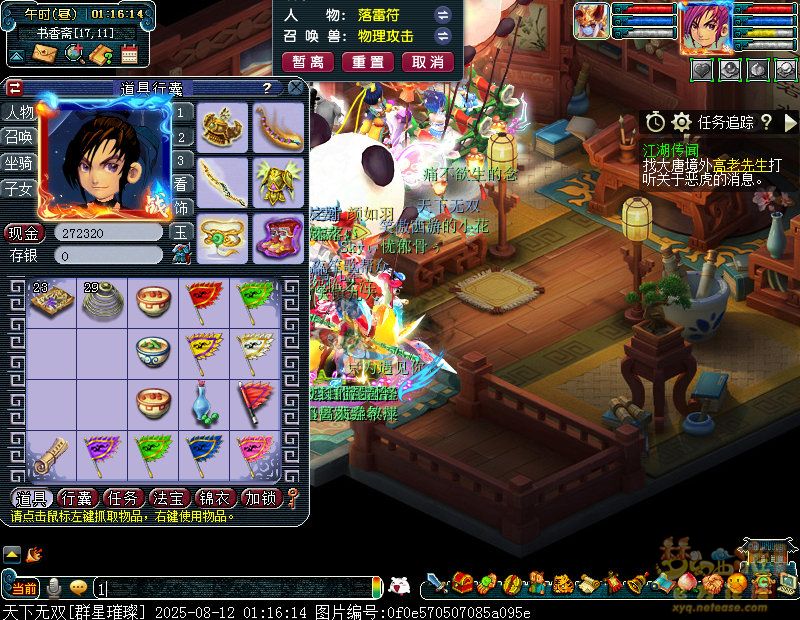800x620 pixels.
Task: Close the 道具行囊 inventory window
Action: click(296, 88)
